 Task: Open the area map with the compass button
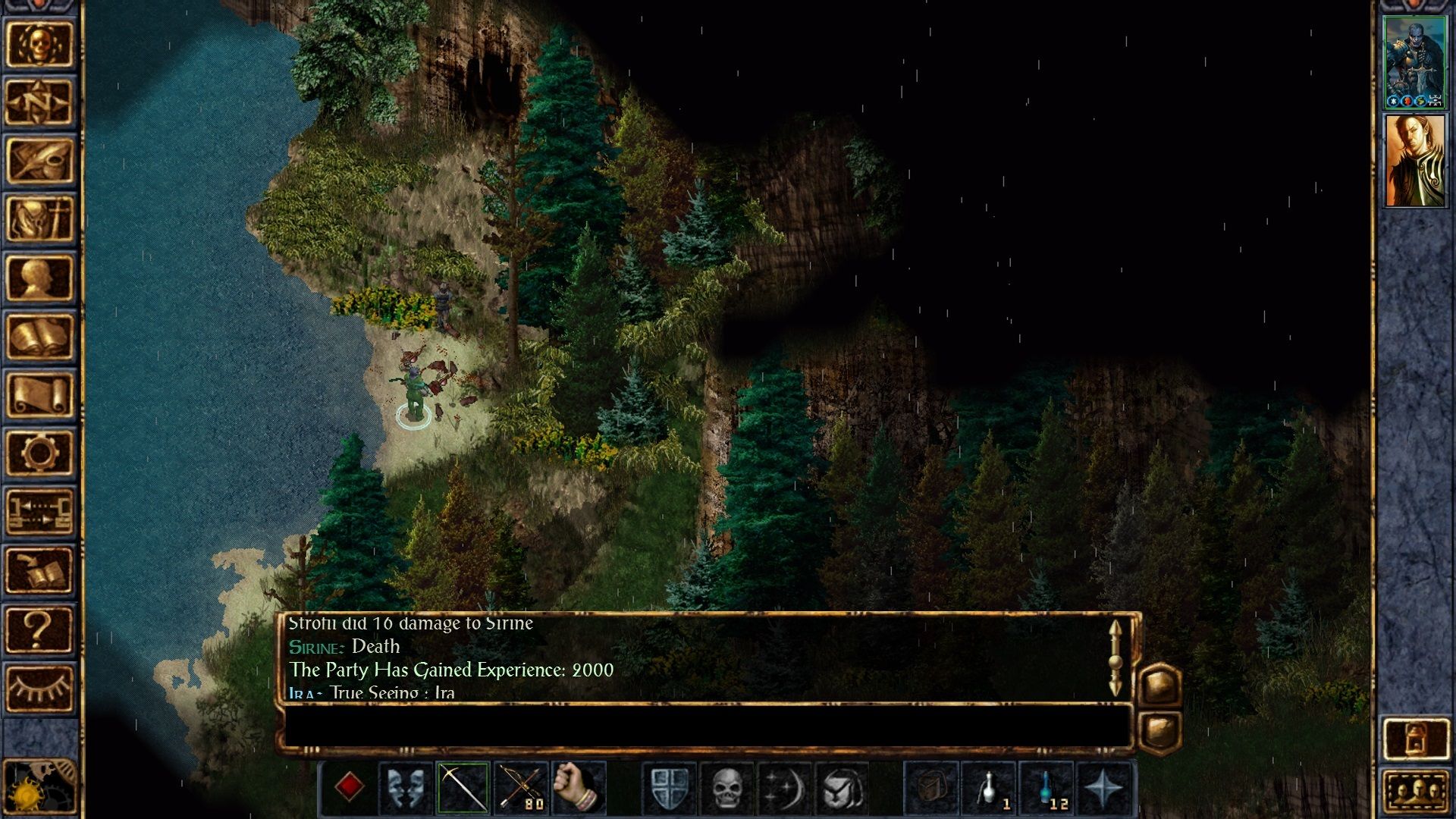(39, 102)
